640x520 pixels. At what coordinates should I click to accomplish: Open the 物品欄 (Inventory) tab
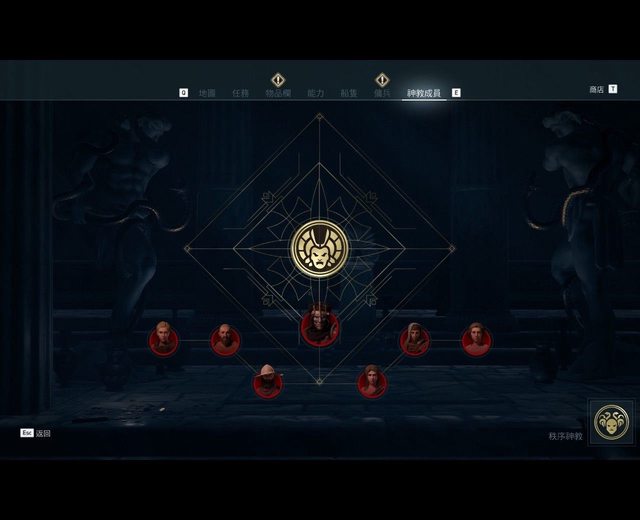tap(278, 92)
